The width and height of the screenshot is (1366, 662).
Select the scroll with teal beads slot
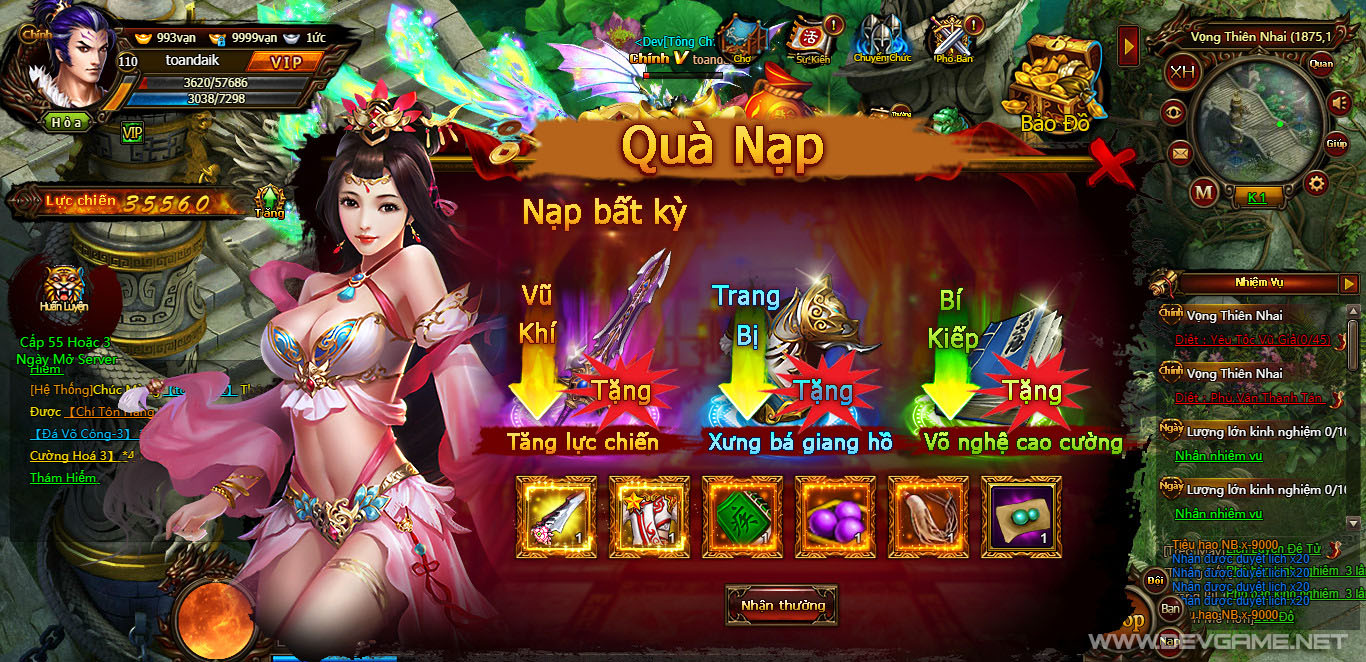pos(1021,516)
